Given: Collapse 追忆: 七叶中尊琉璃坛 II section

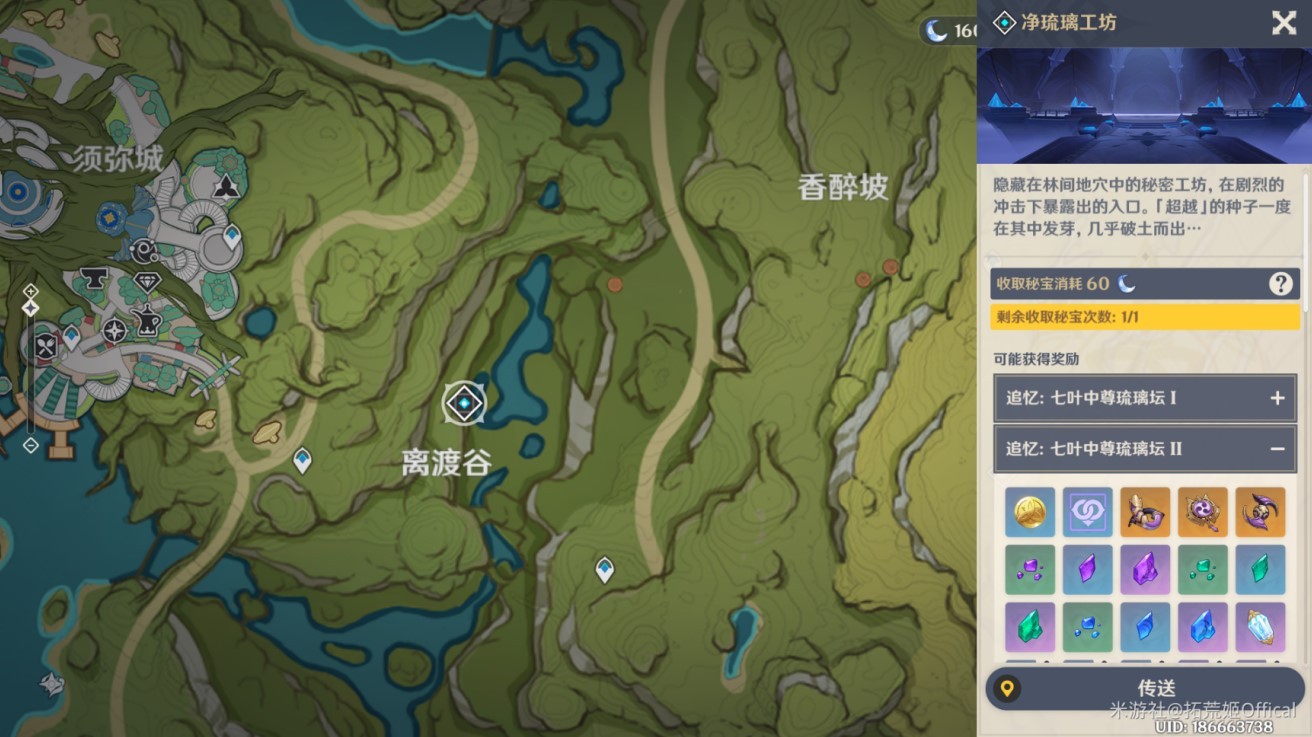Looking at the screenshot, I should click(1276, 449).
